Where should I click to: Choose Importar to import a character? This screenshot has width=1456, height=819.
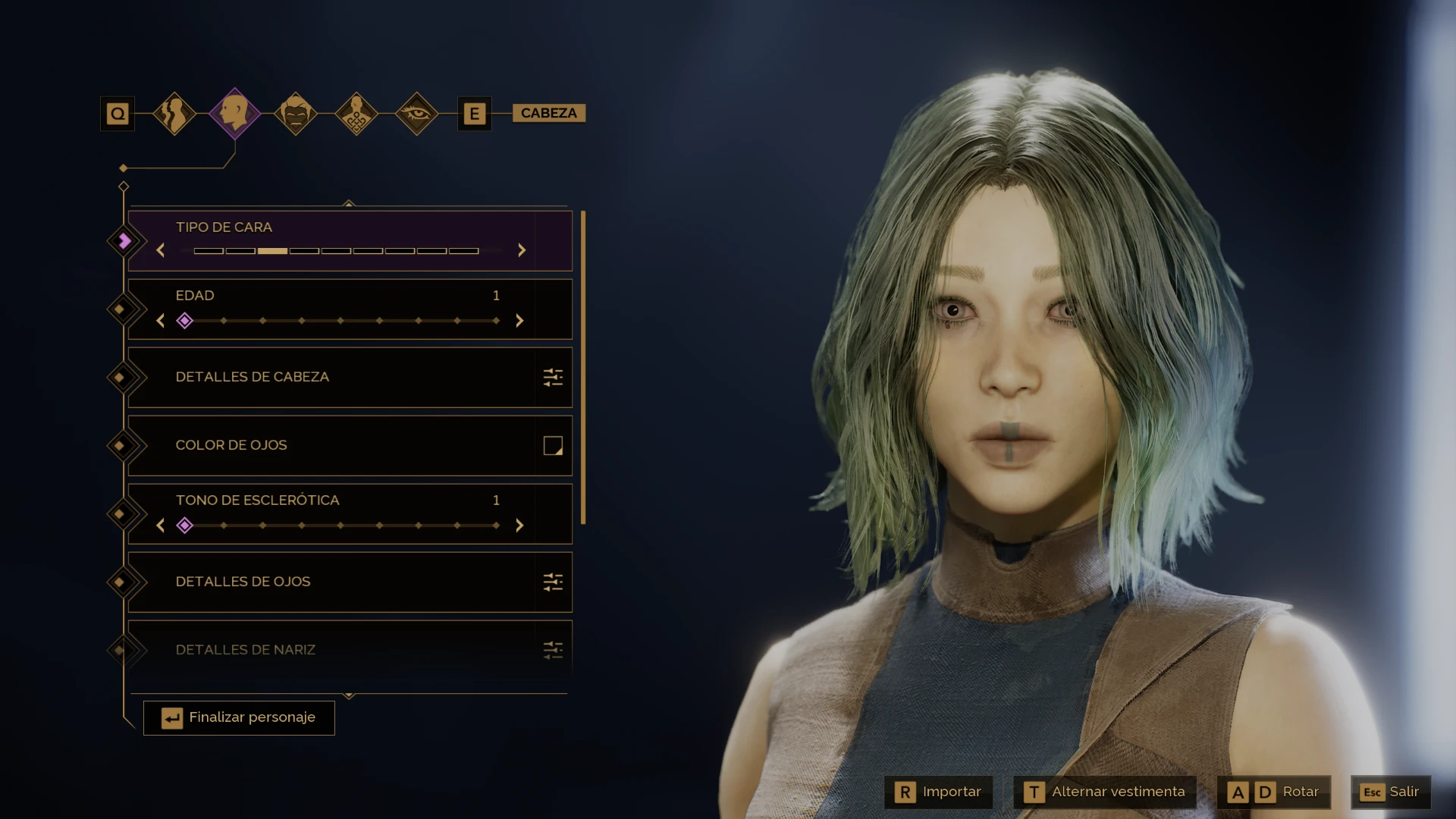(939, 792)
